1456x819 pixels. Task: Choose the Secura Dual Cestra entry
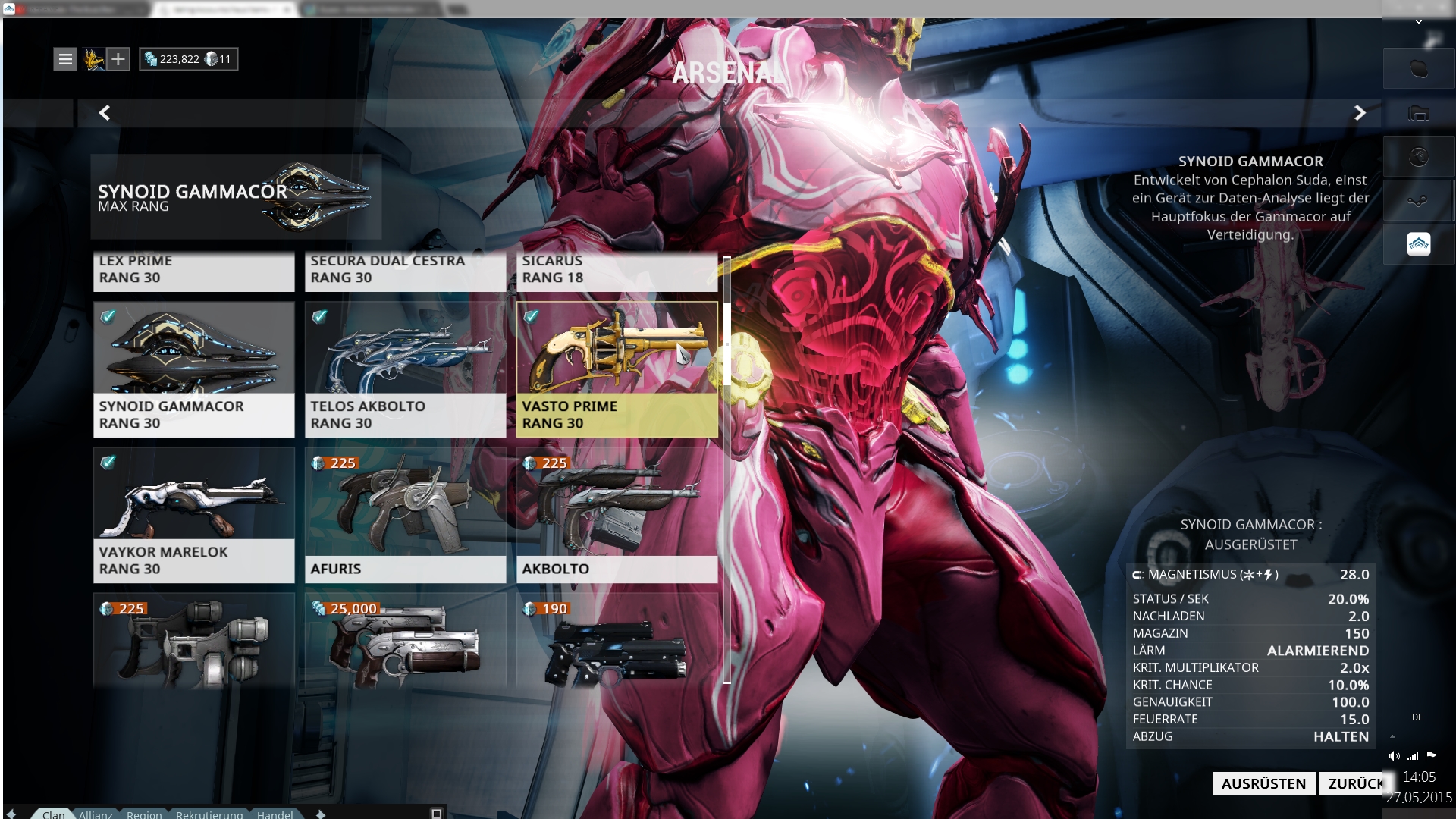coord(405,270)
